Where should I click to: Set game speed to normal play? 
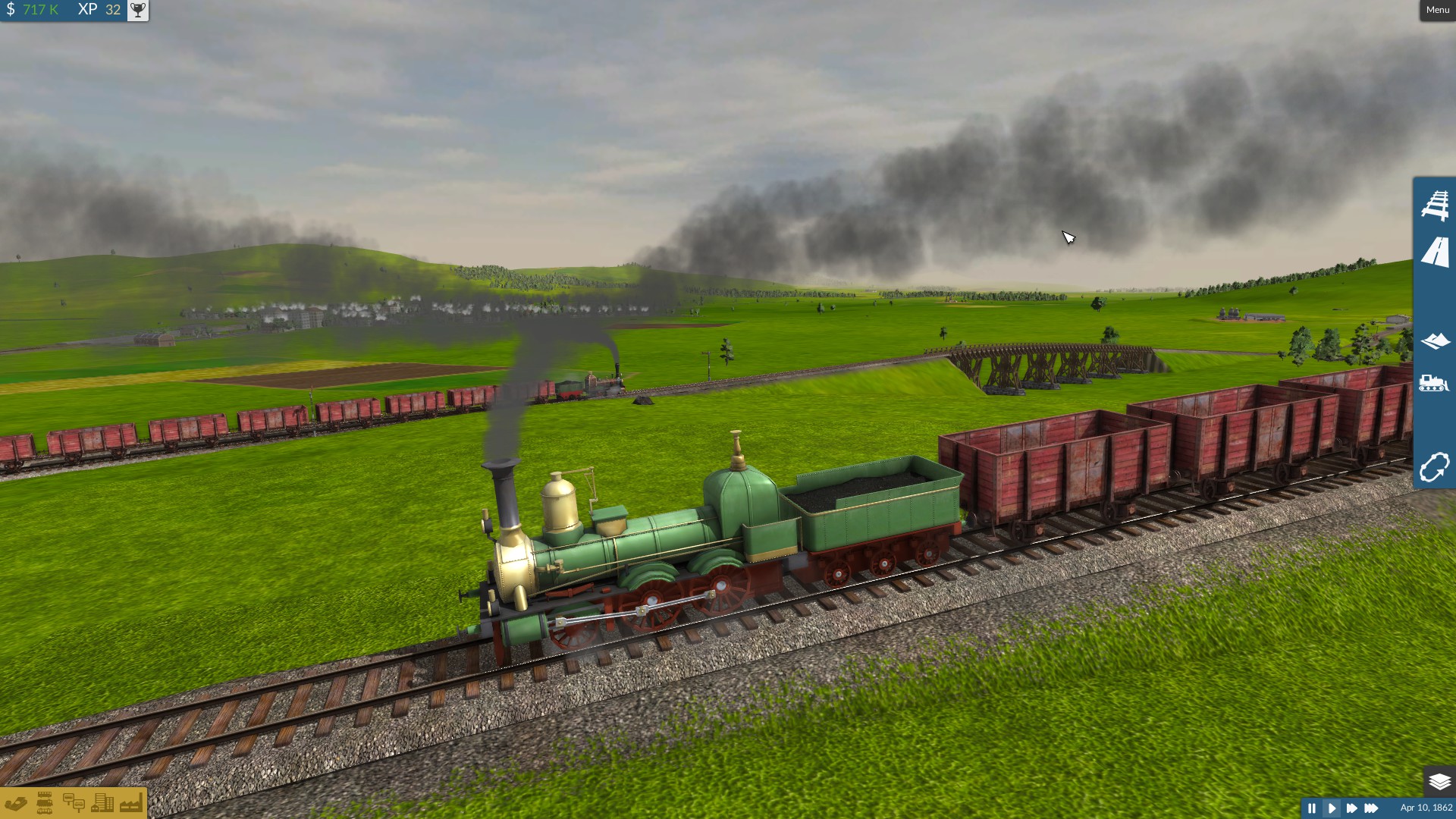click(x=1332, y=808)
